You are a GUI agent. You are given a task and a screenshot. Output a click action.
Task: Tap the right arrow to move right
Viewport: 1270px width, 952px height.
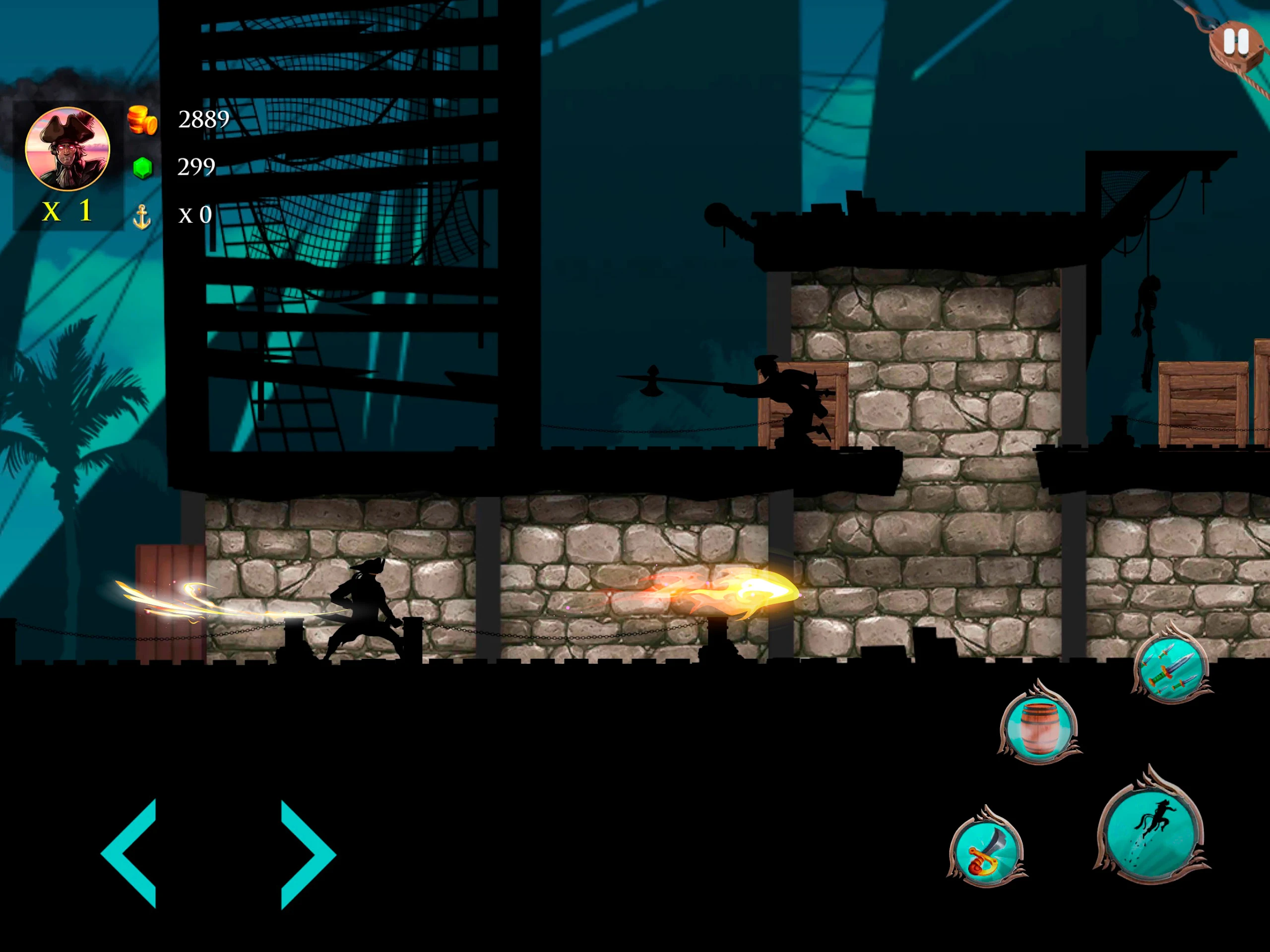tap(306, 854)
